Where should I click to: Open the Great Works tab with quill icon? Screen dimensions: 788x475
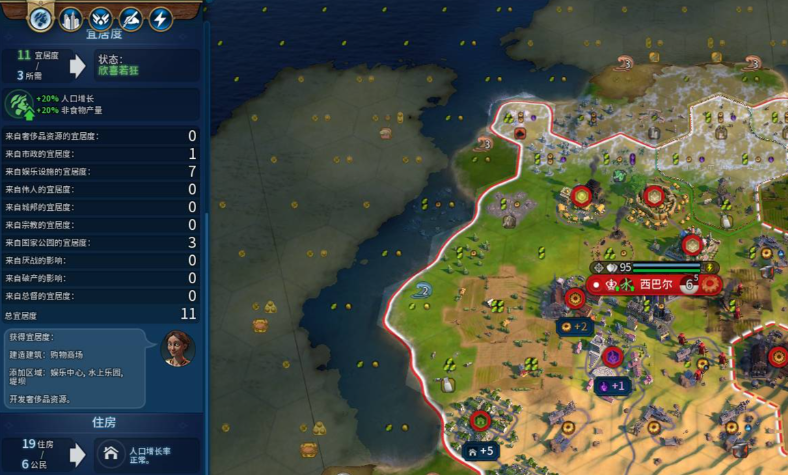tap(131, 18)
